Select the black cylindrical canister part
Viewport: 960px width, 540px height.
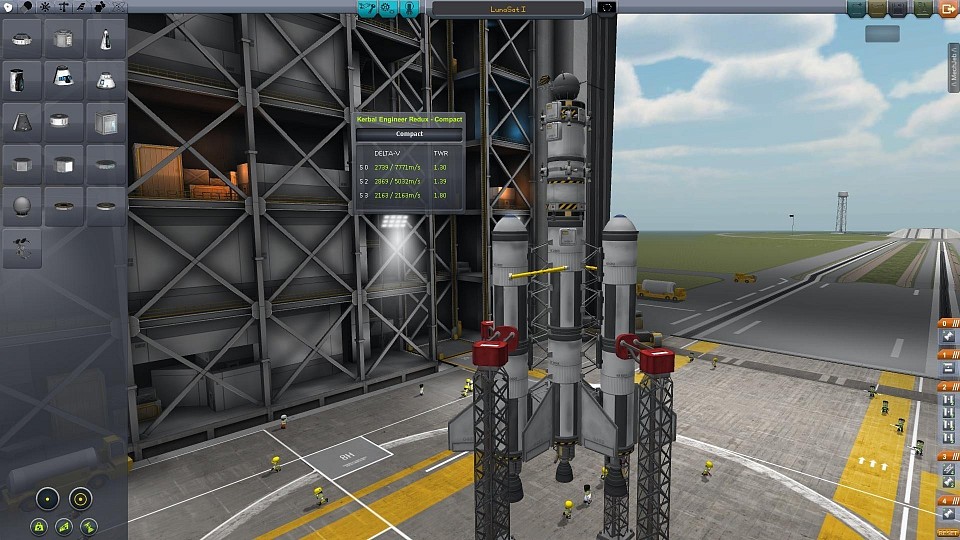point(21,79)
